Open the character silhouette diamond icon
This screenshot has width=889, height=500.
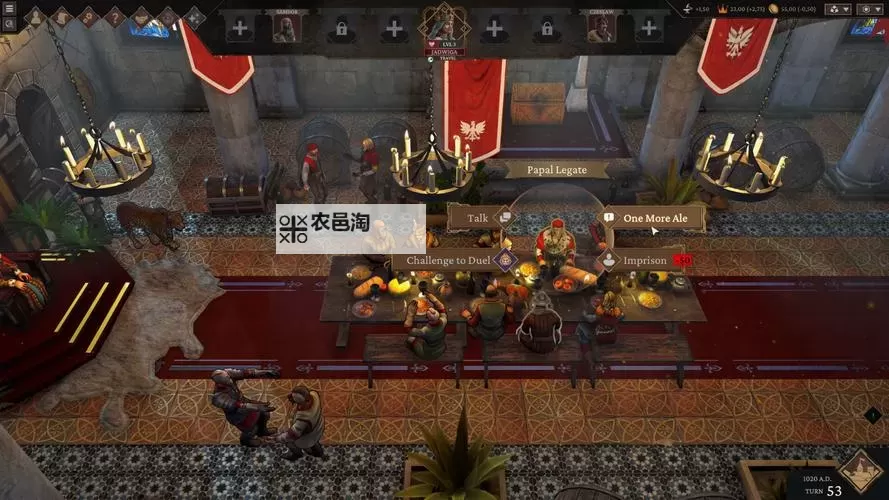(x=34, y=16)
